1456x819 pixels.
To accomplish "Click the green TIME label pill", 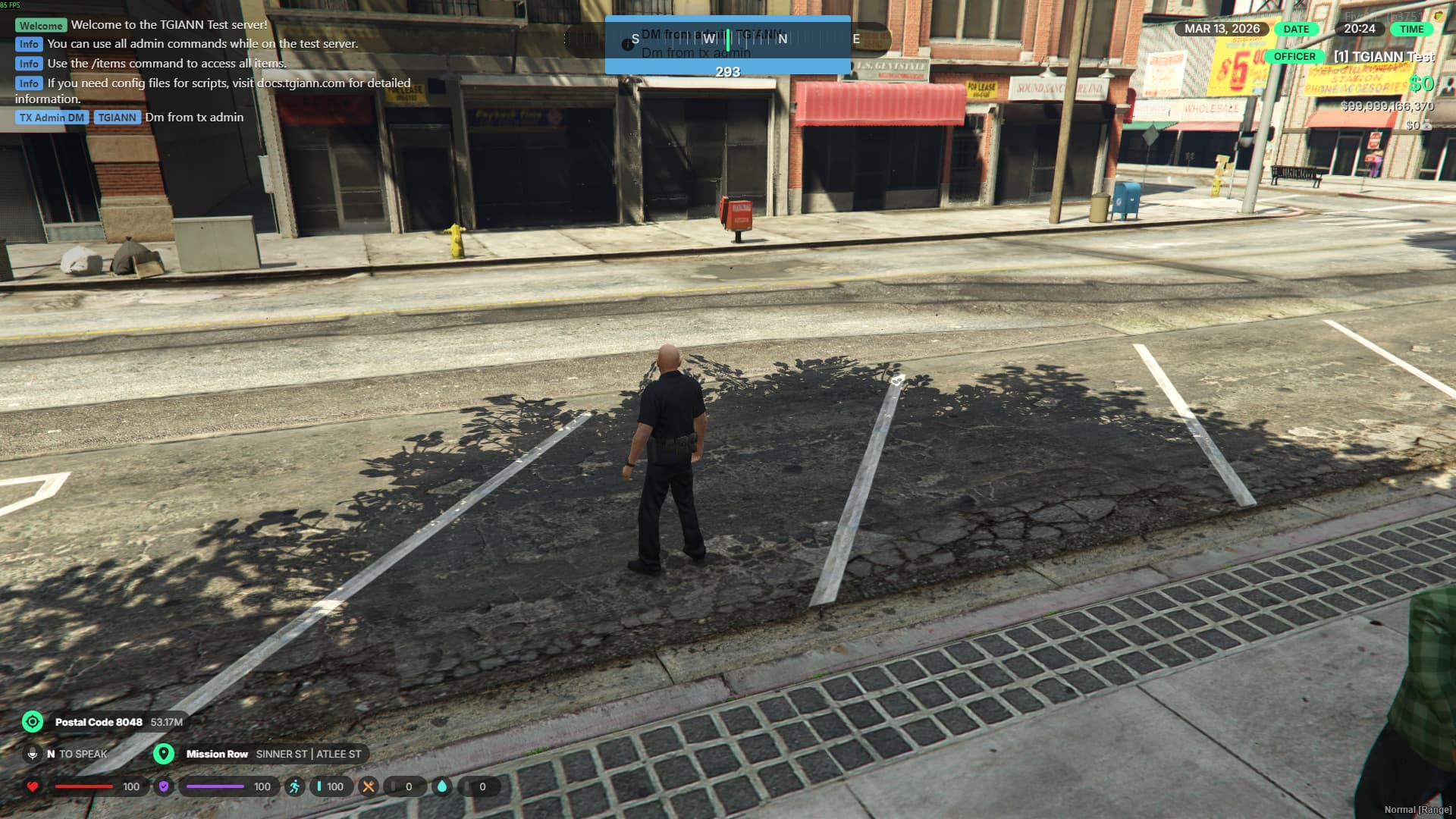I will click(1411, 29).
